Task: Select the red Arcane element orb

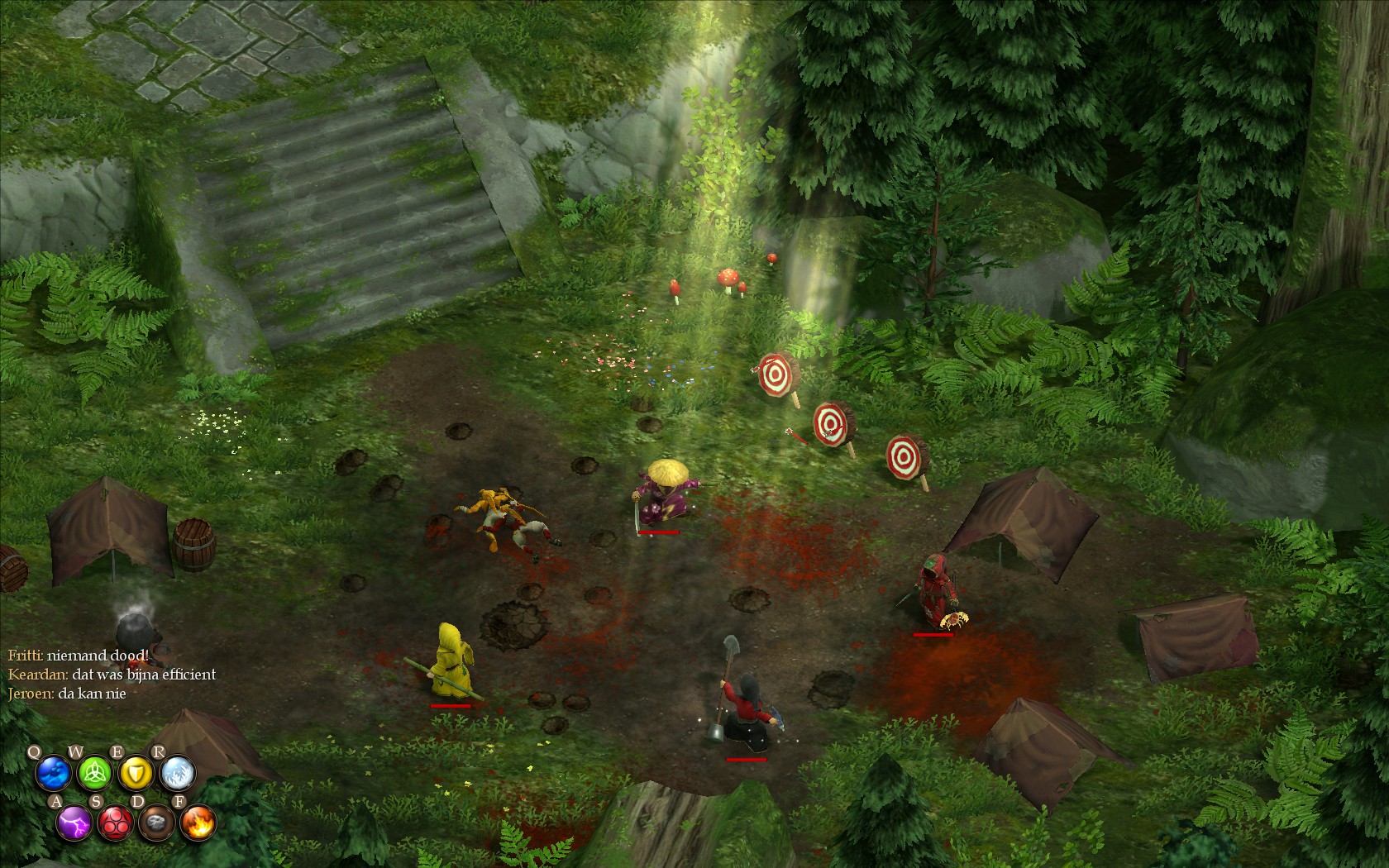Action: click(116, 823)
